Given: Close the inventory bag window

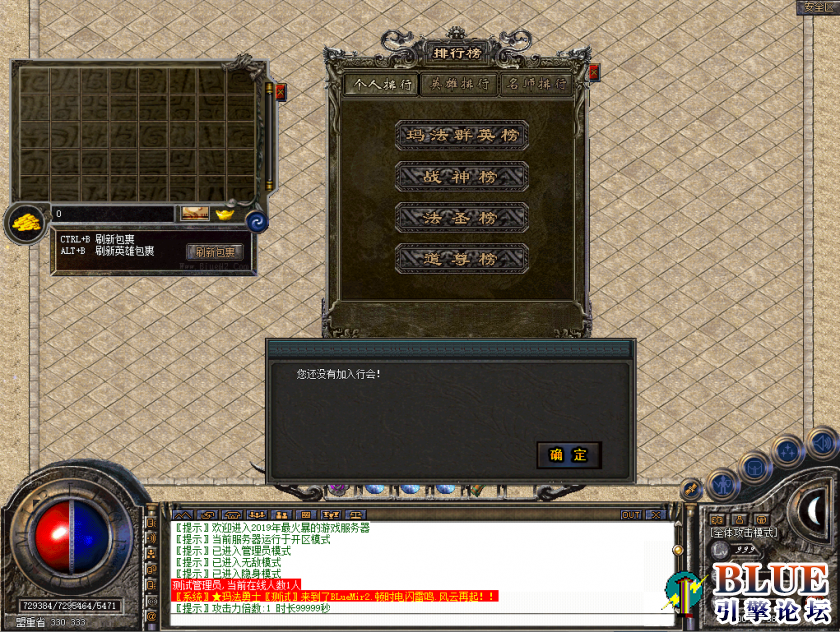Looking at the screenshot, I should [x=279, y=90].
